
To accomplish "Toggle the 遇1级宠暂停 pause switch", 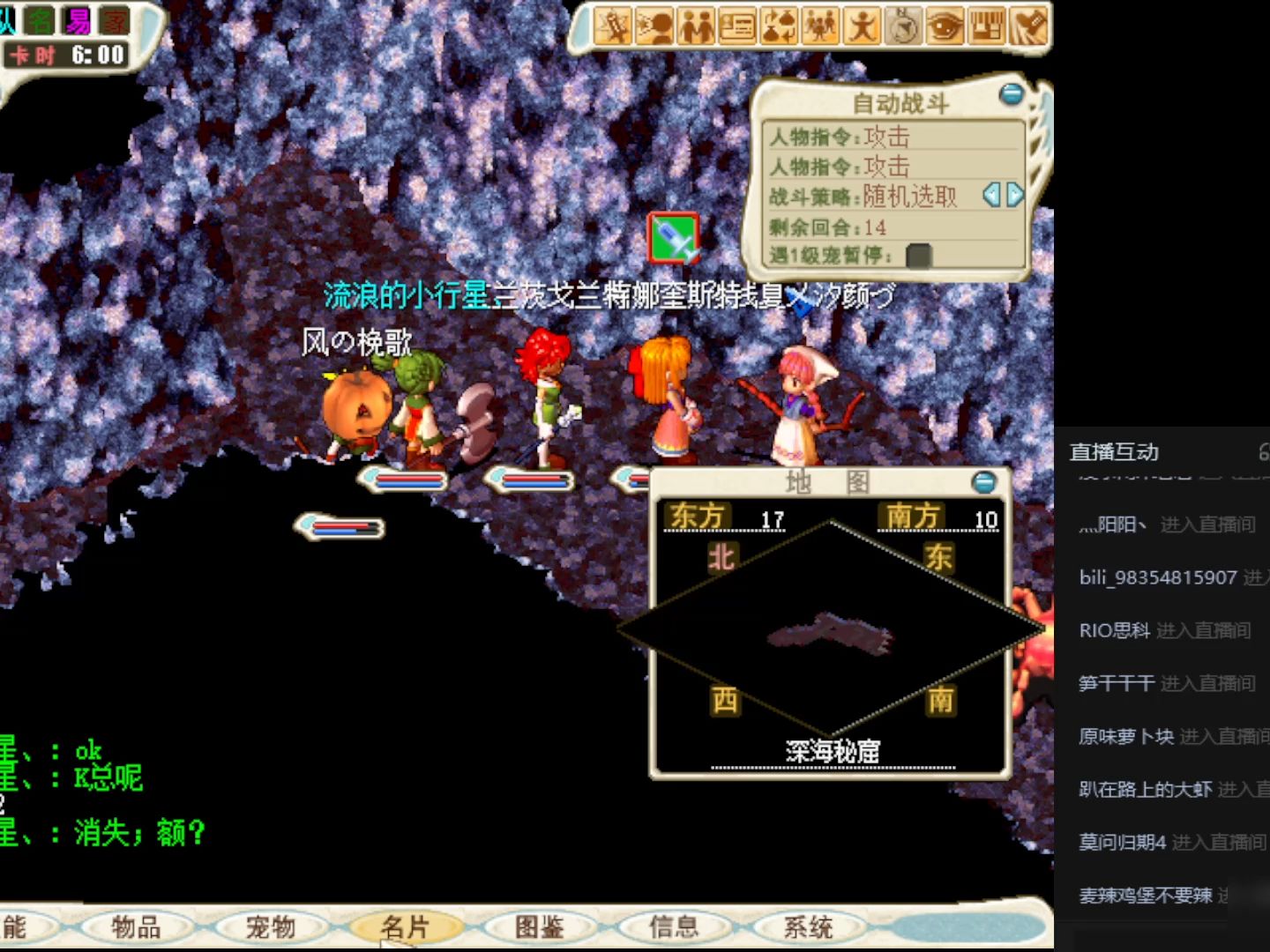I will 918,257.
